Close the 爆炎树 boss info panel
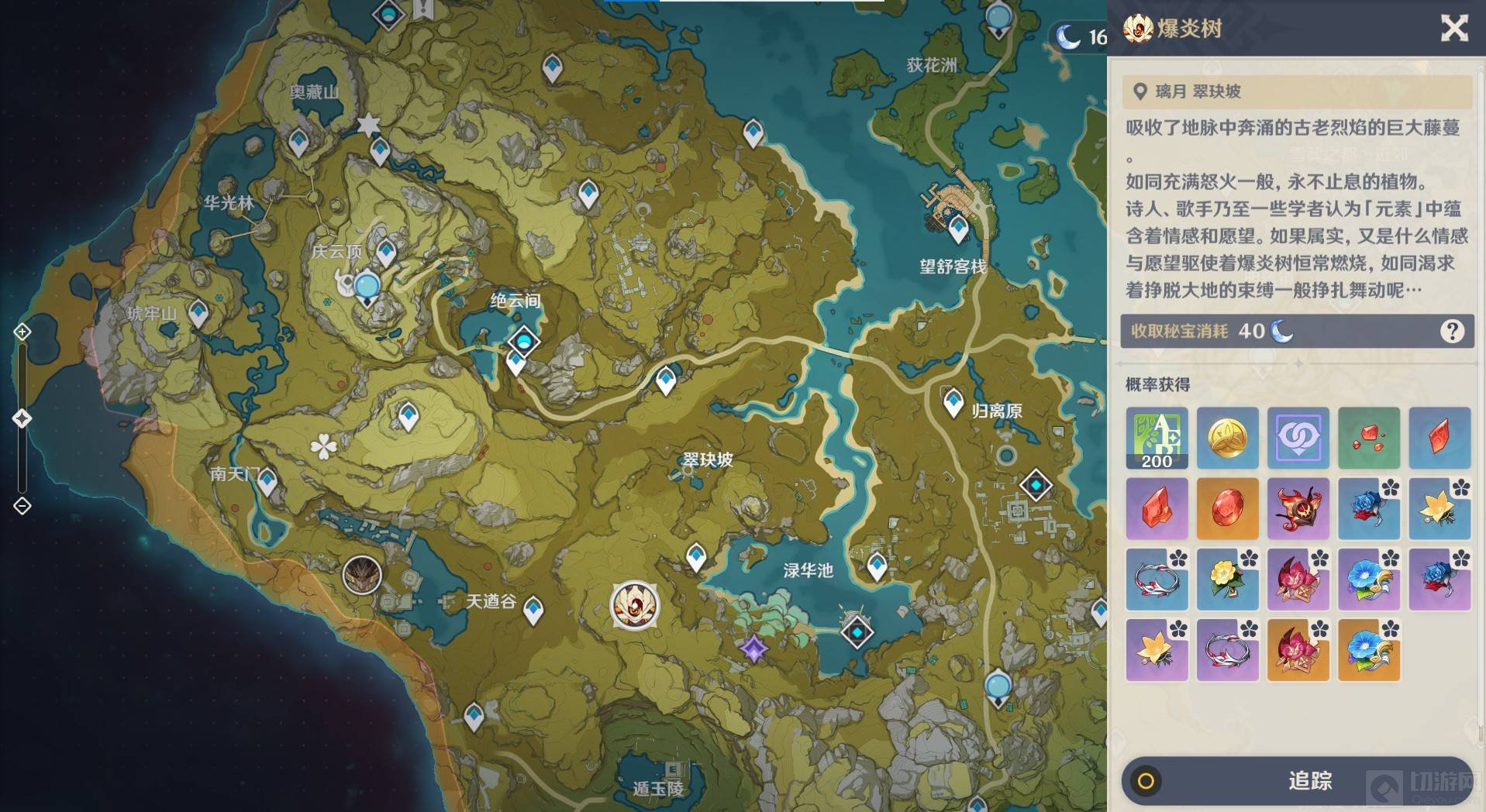The width and height of the screenshot is (1486, 812). point(1453,29)
